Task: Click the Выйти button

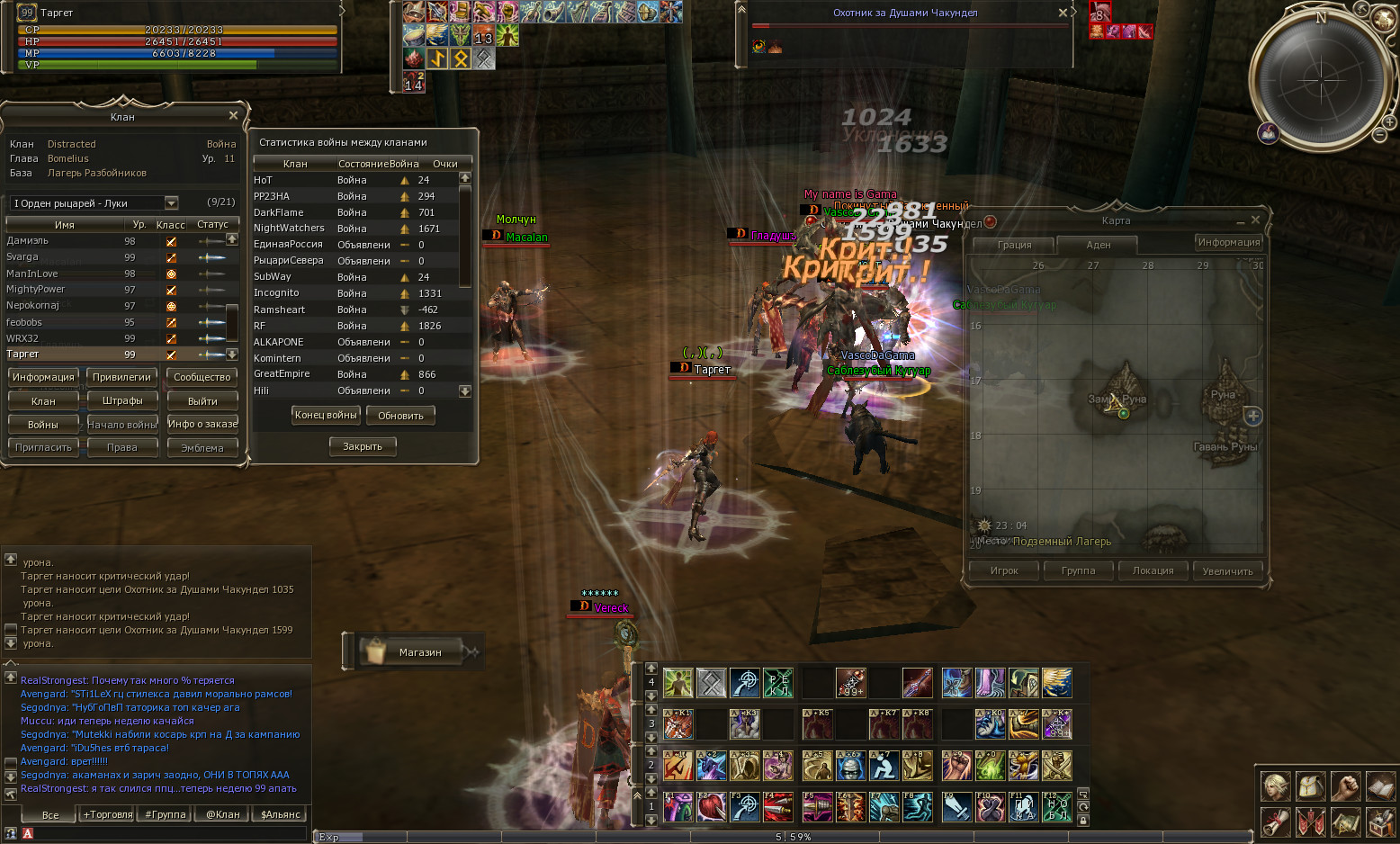Action: click(202, 400)
